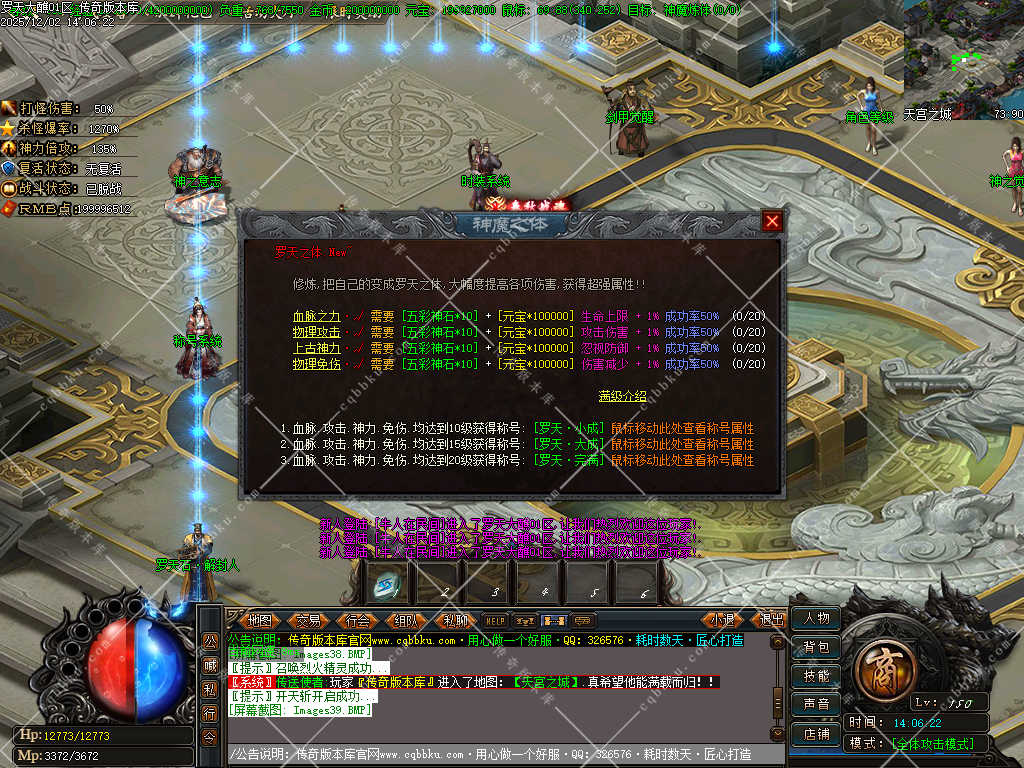Open the 组队 team button
Image resolution: width=1024 pixels, height=768 pixels.
pos(406,620)
